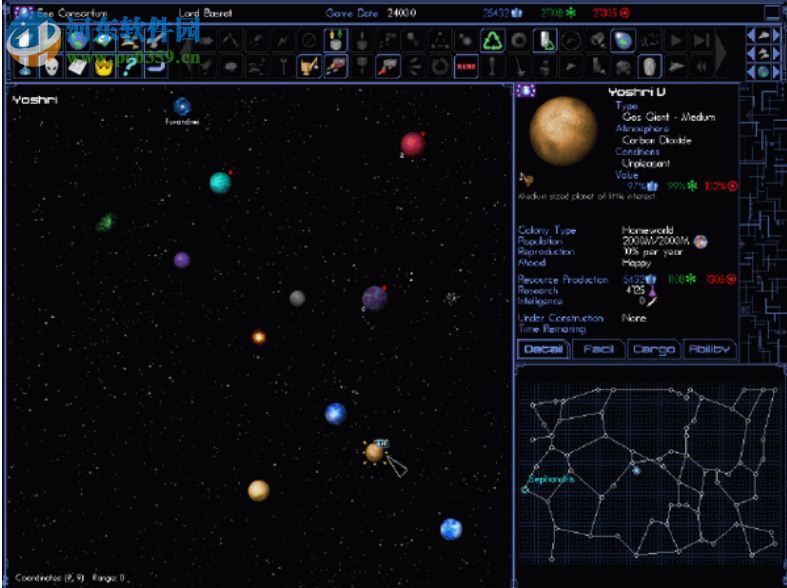
Task: Click the skip-to-end arrow toolbar button
Action: coord(702,41)
